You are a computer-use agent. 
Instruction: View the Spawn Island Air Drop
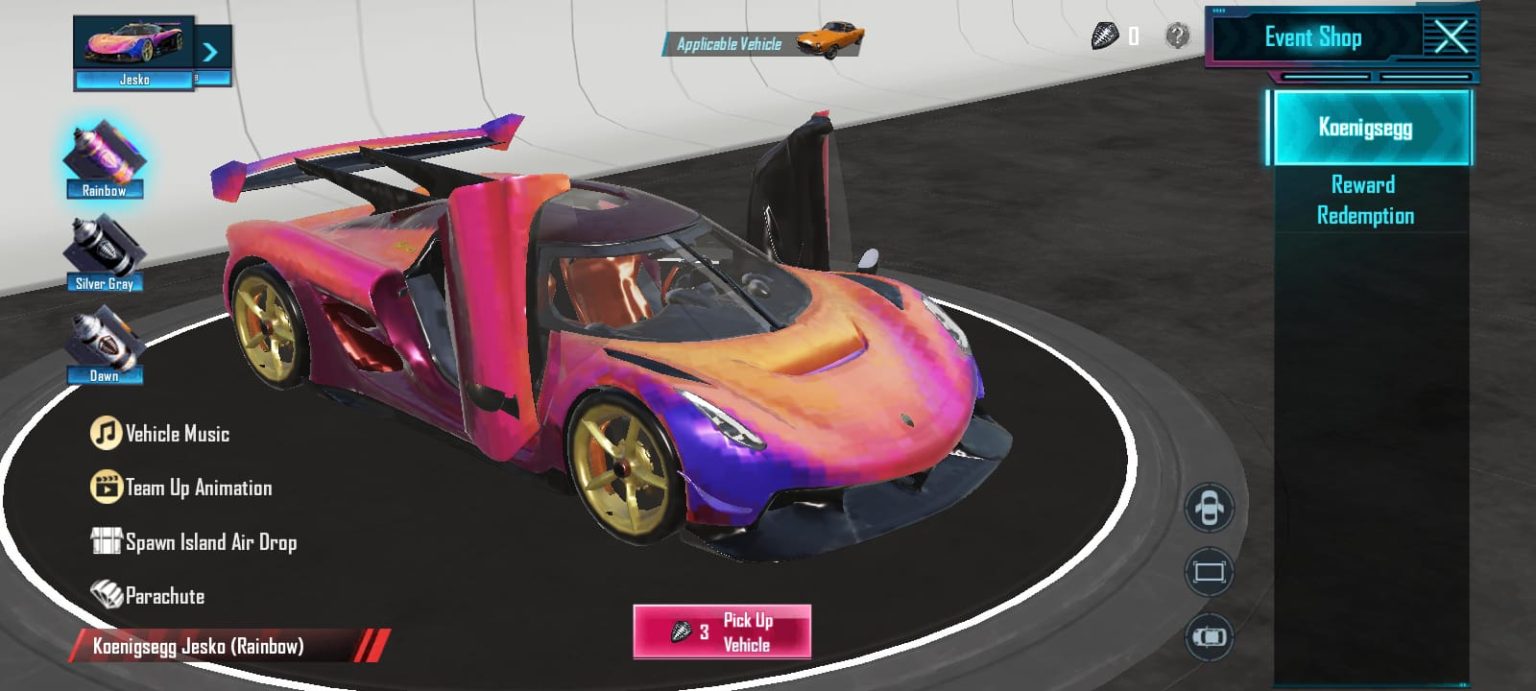[193, 542]
